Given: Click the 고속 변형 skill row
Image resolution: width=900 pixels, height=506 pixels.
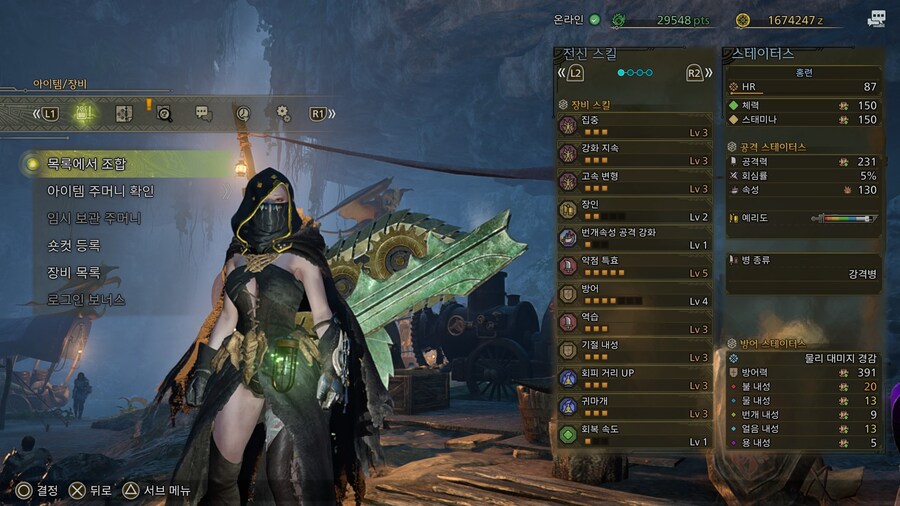Looking at the screenshot, I should tap(634, 182).
